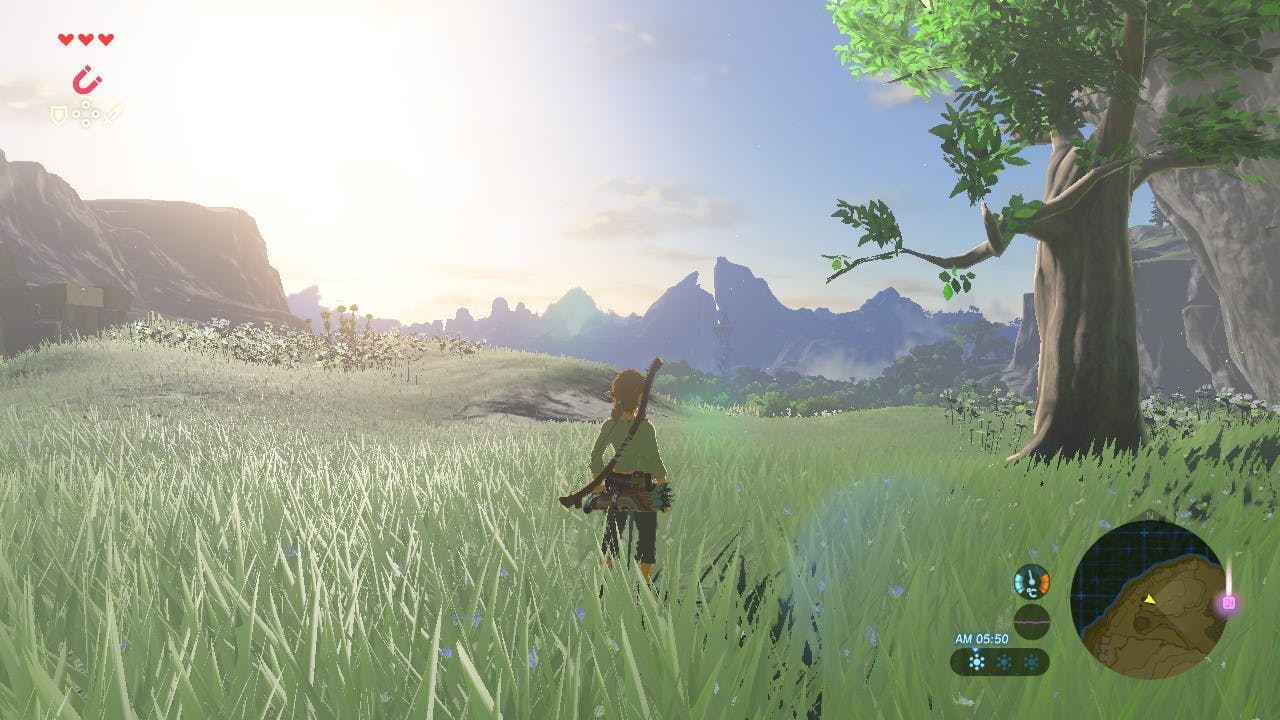Click the temperature gauge icon

click(x=1031, y=581)
